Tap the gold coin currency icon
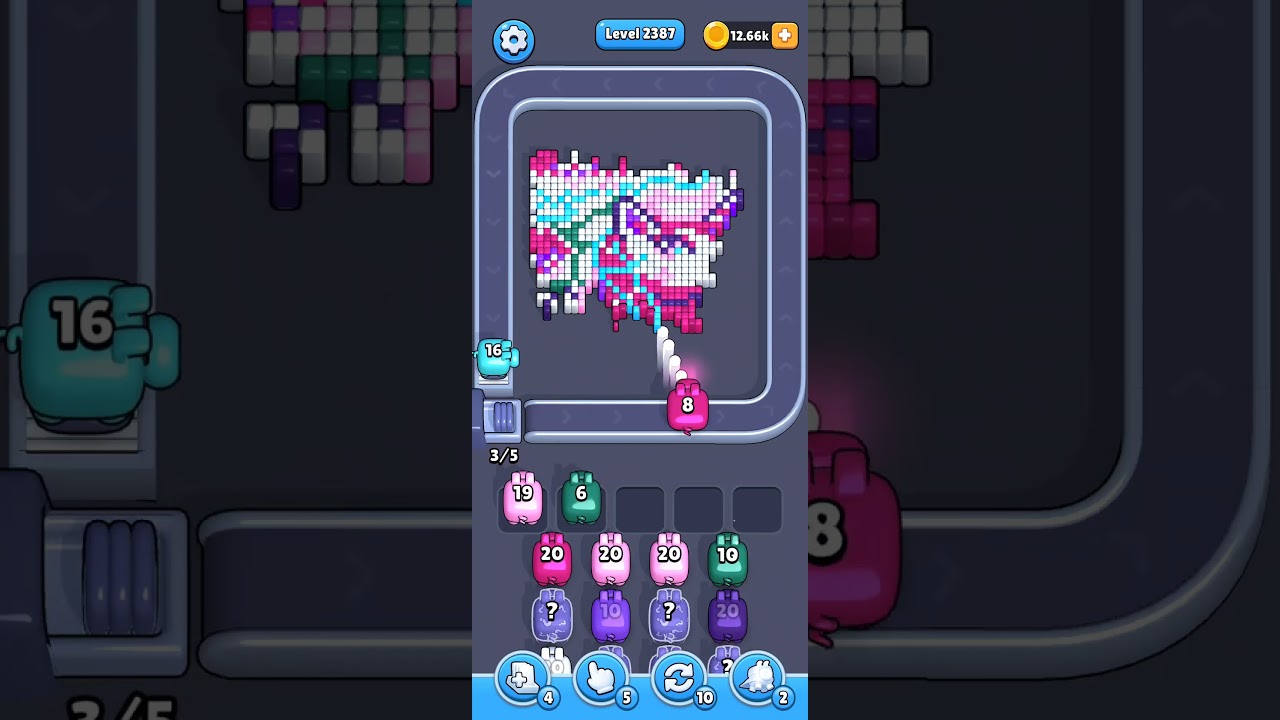 tap(718, 35)
